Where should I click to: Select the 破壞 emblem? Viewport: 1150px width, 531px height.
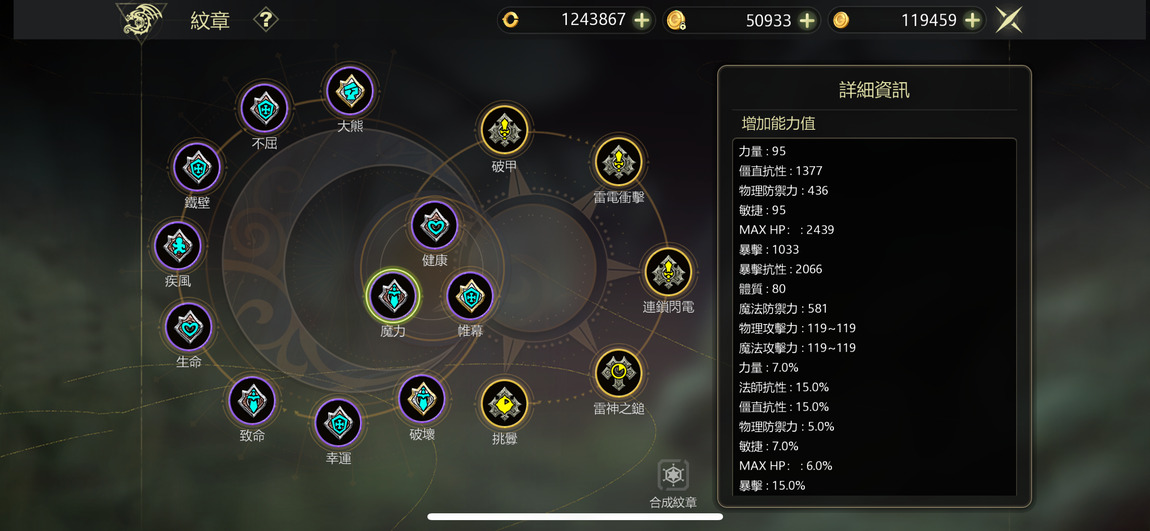point(422,399)
